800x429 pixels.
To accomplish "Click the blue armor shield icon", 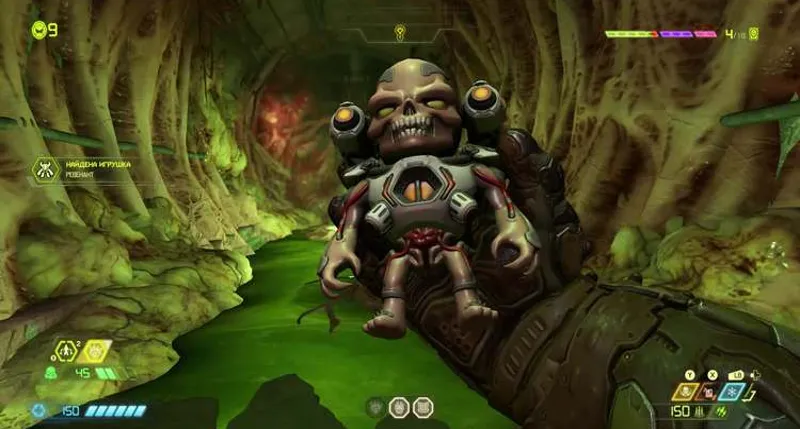I will (x=39, y=410).
